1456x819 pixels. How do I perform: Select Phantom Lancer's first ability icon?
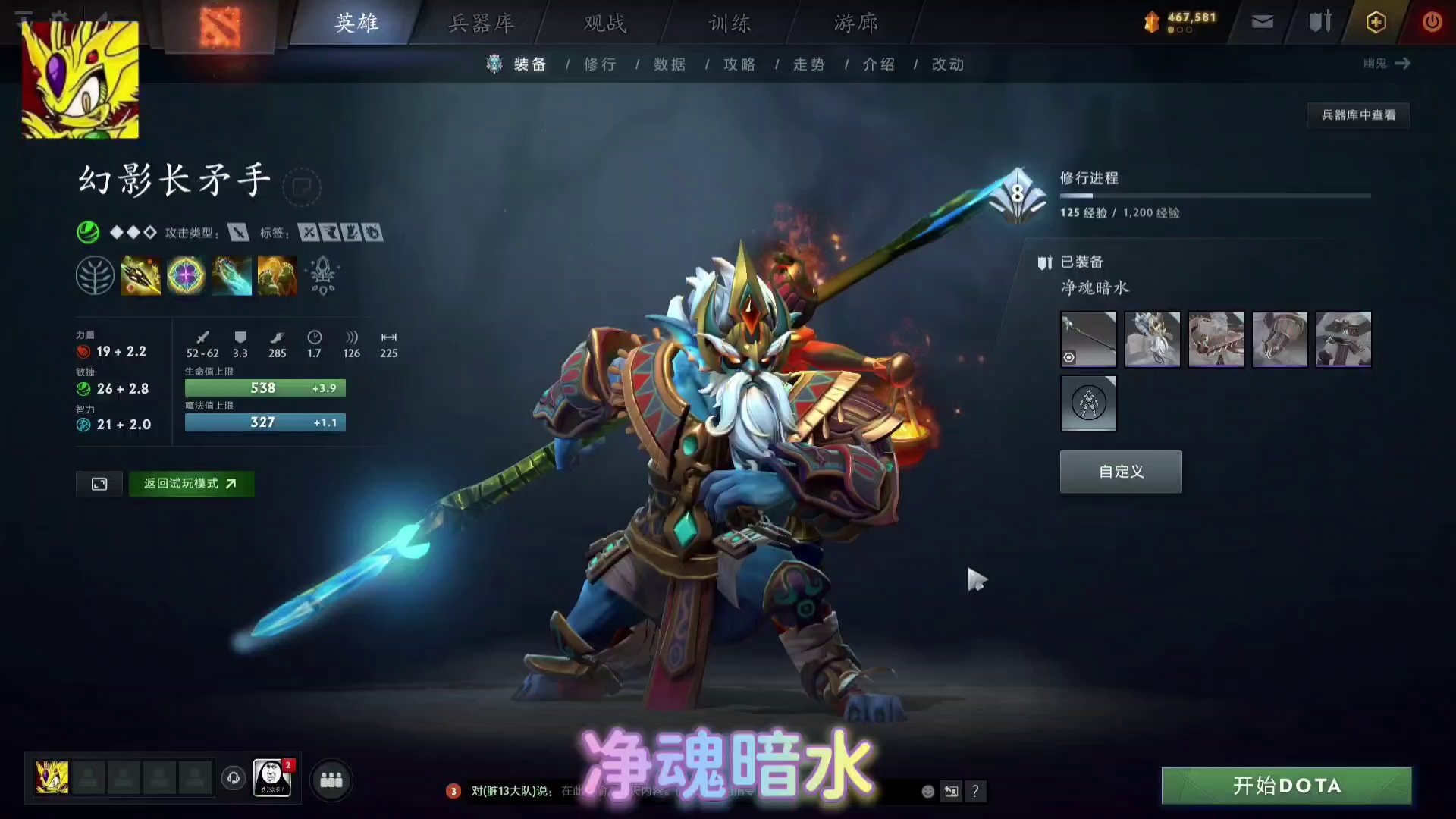(x=141, y=275)
